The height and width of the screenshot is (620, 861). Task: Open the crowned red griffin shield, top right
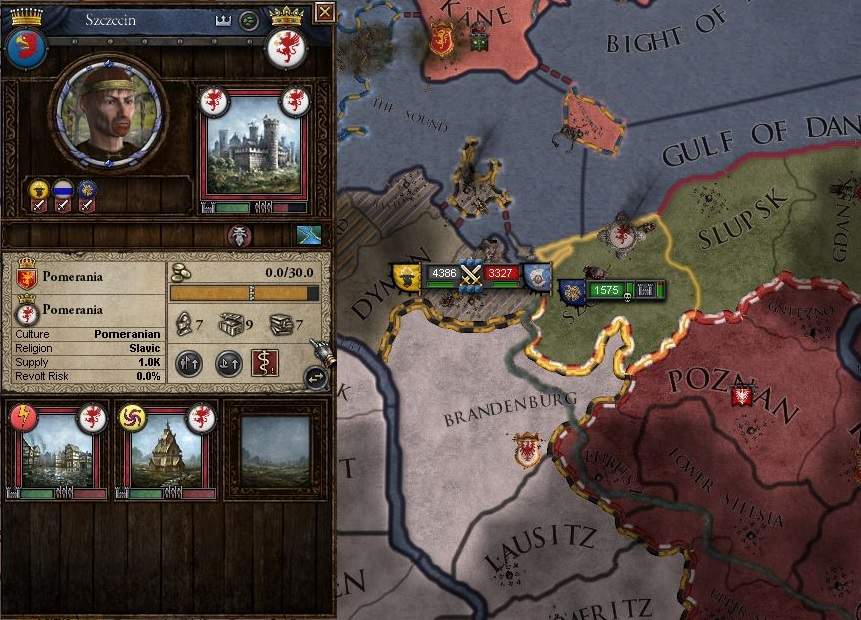point(286,45)
